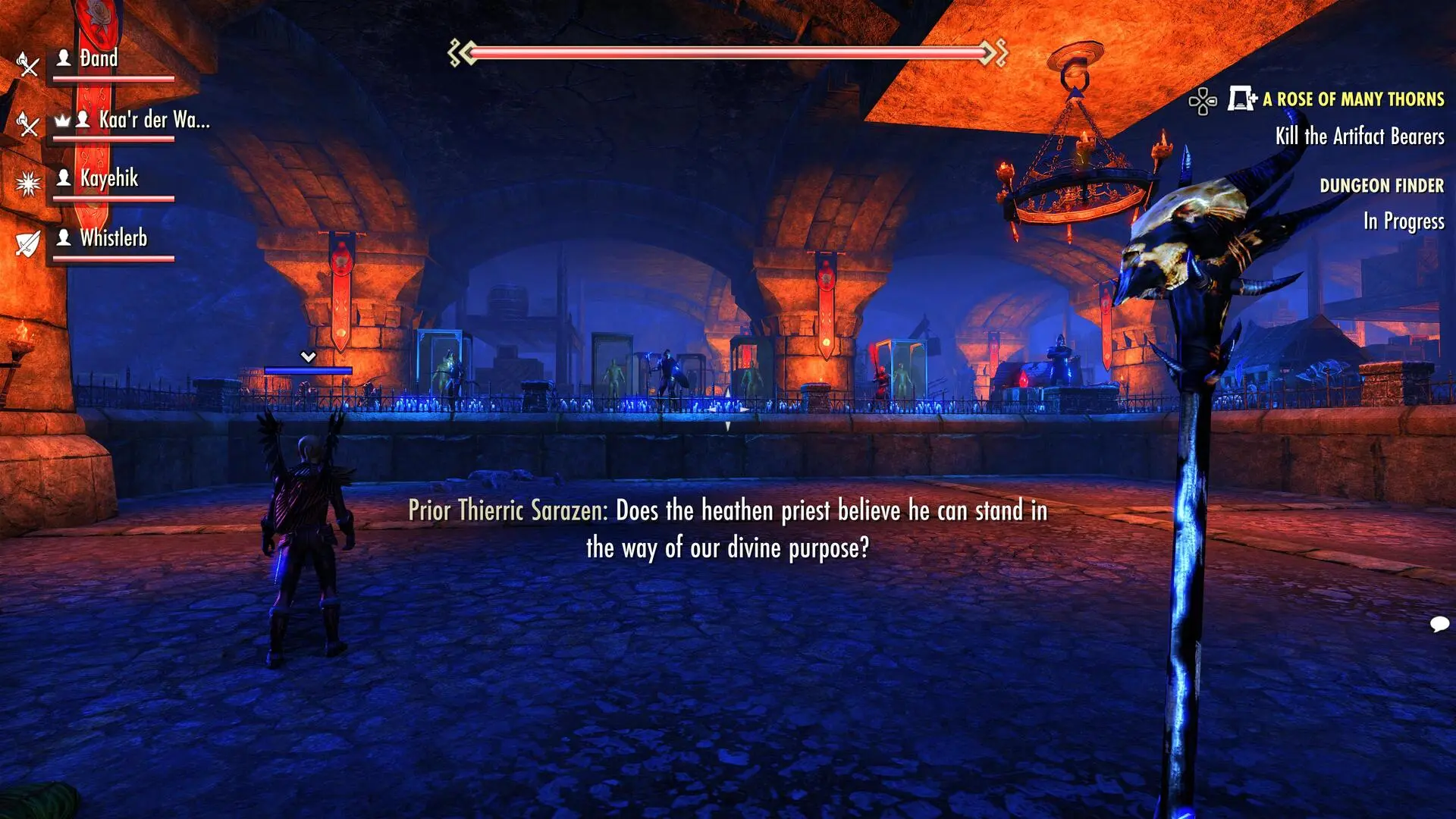Click the quest tracker journal icon
Viewport: 1456px width, 819px height.
click(x=1241, y=99)
